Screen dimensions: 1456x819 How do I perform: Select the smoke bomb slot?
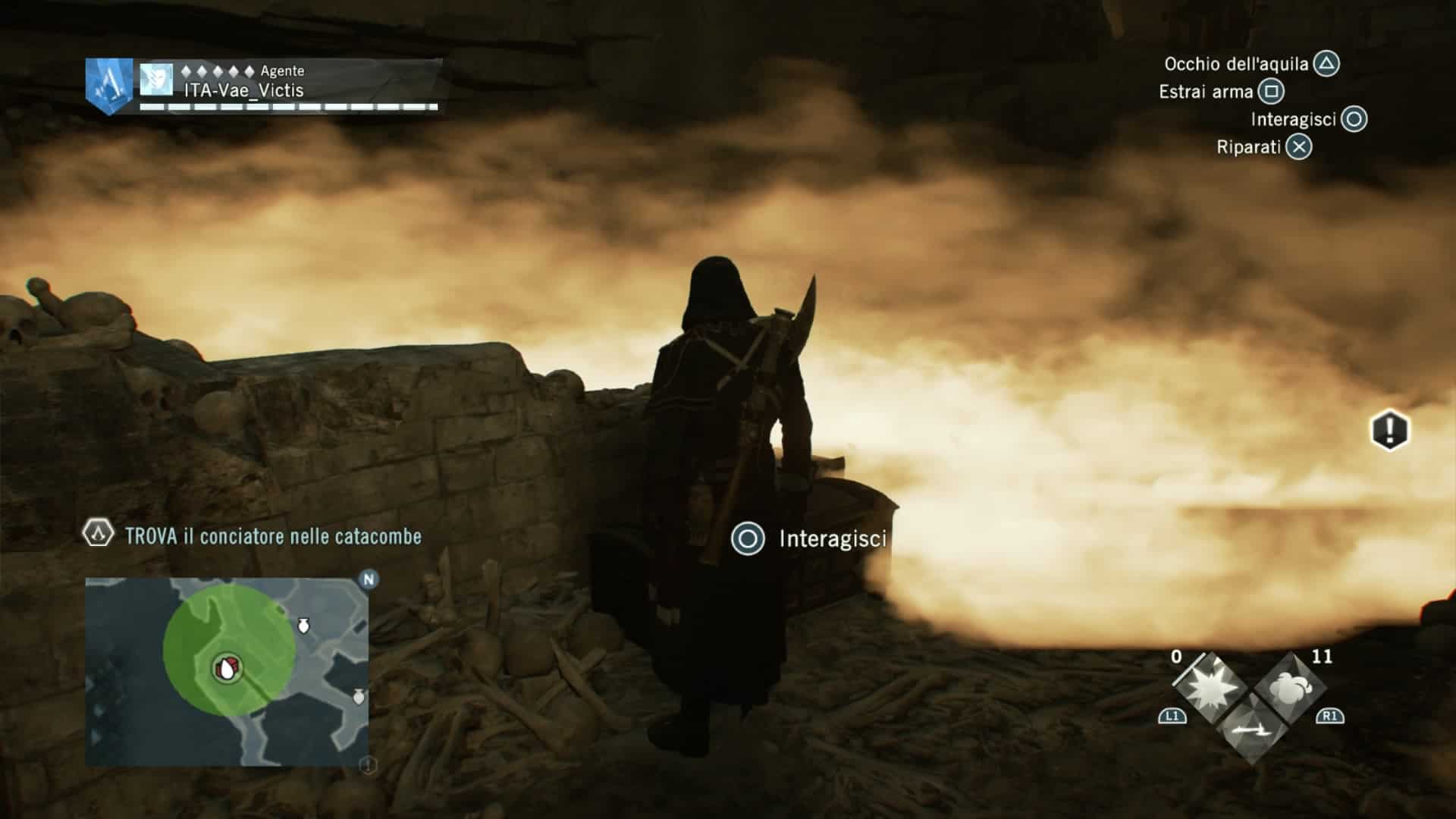point(1290,689)
